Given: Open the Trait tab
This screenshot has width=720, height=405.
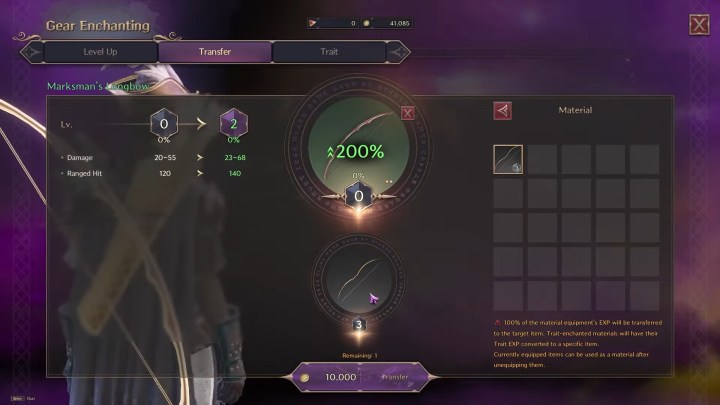Looking at the screenshot, I should point(329,51).
